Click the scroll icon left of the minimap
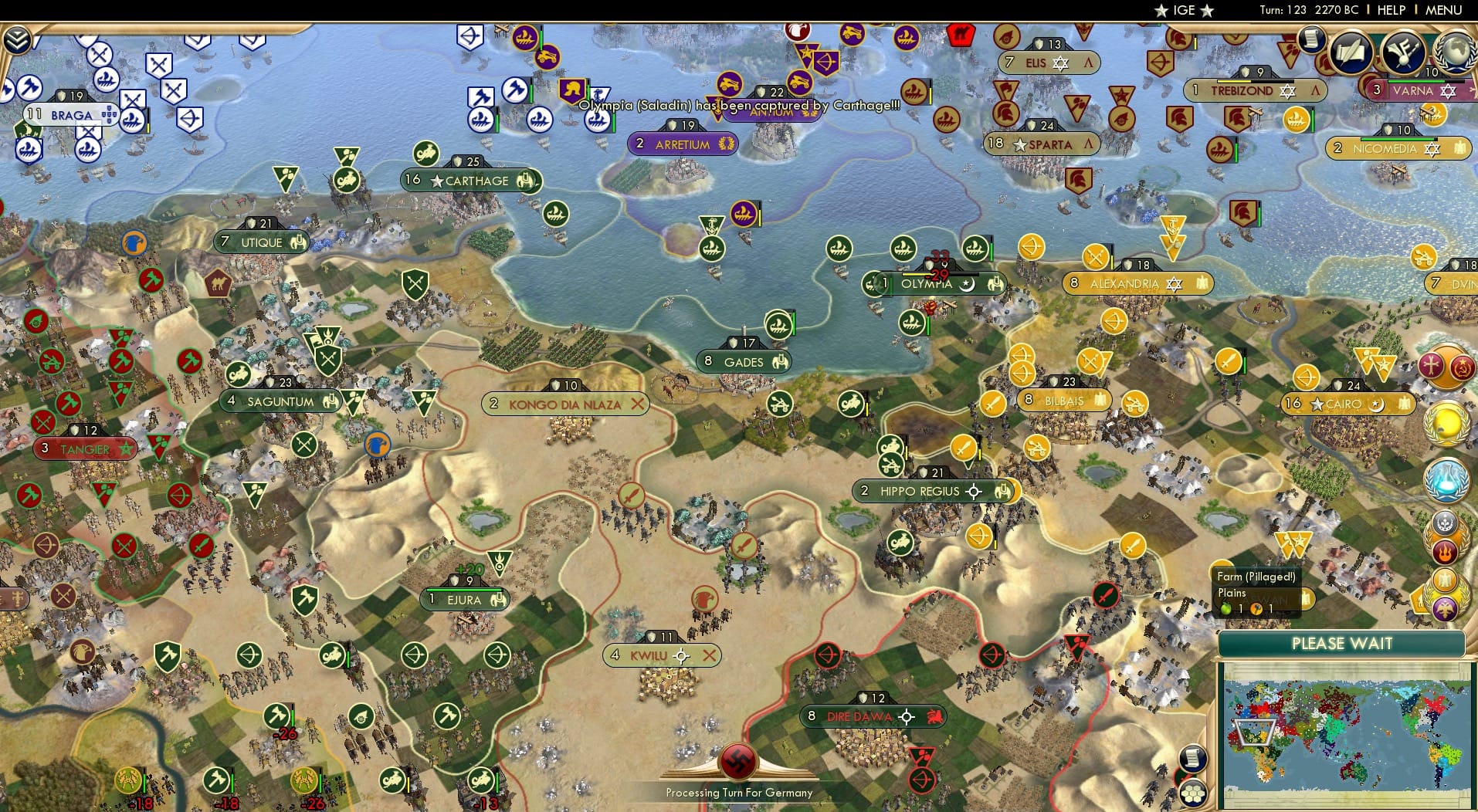 click(1192, 758)
